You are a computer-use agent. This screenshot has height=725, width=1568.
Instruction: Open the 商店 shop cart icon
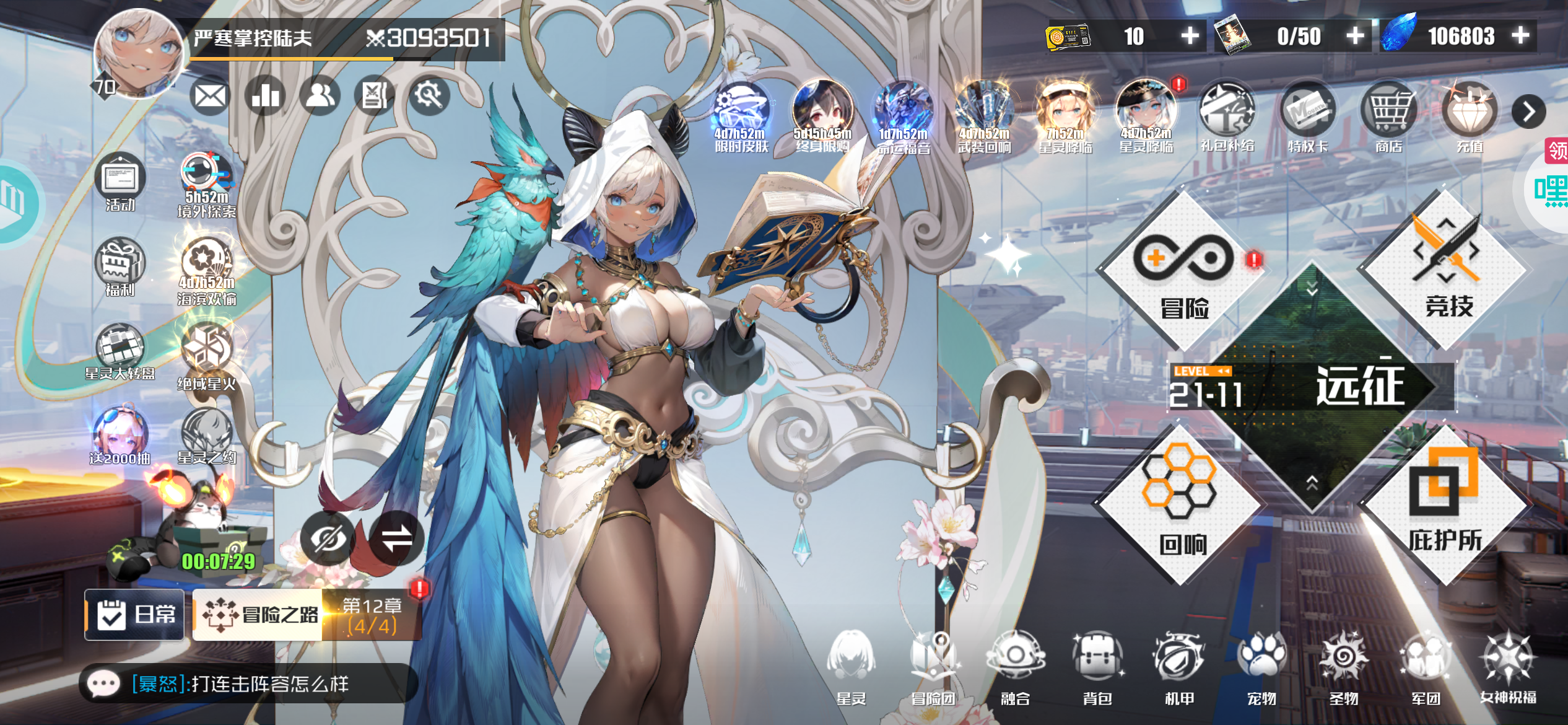pyautogui.click(x=1389, y=116)
